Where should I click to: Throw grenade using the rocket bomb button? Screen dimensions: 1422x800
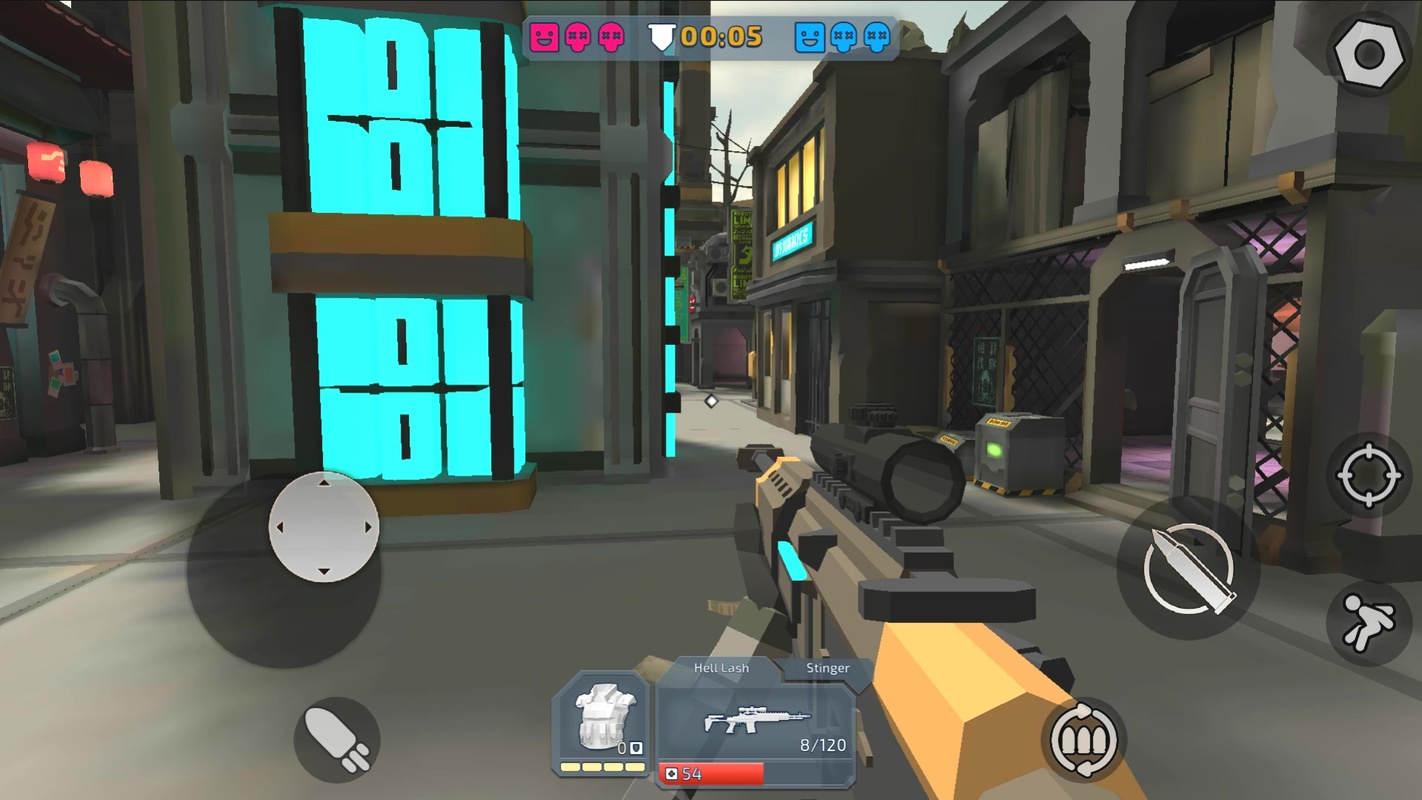(x=336, y=740)
